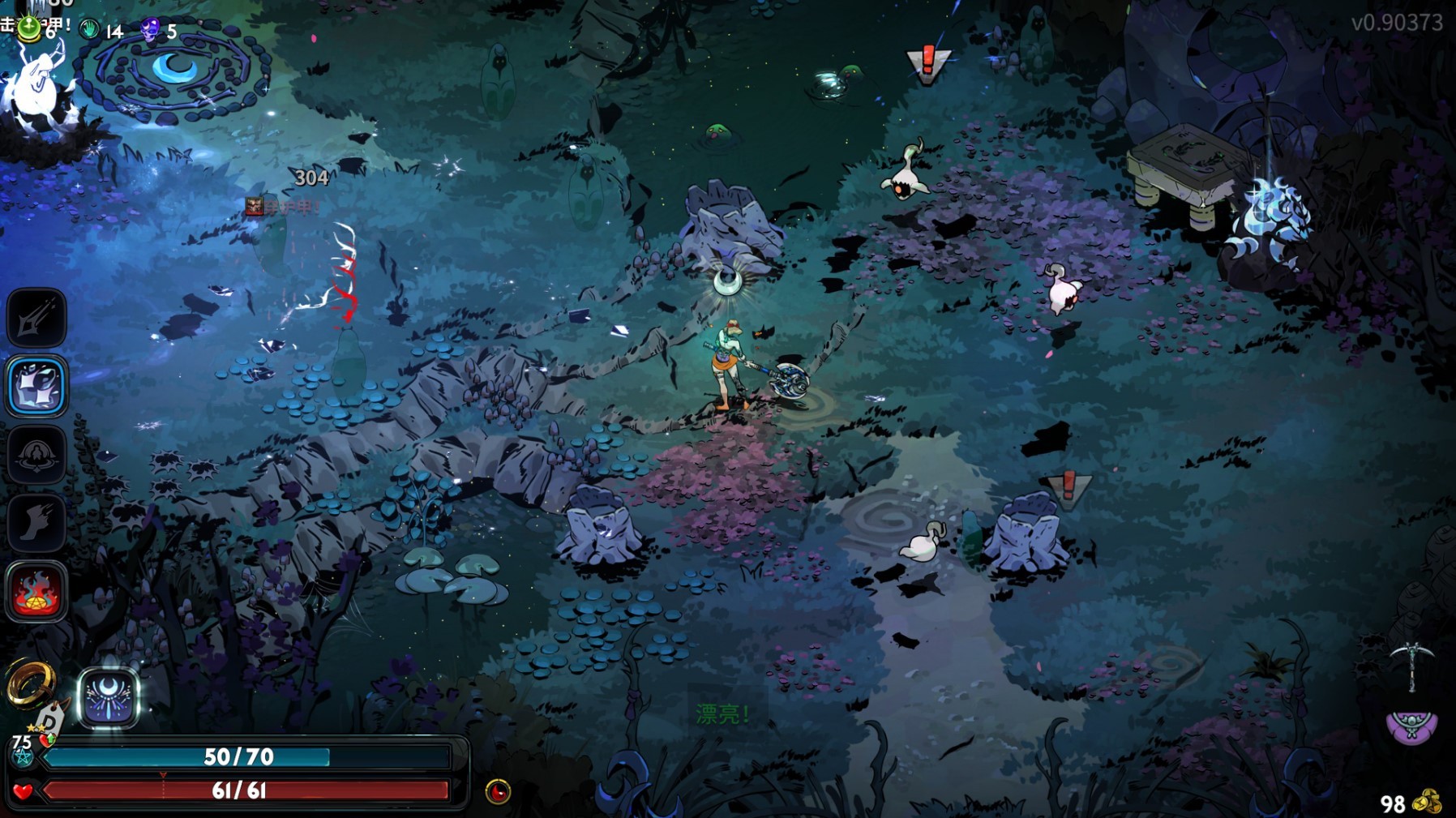The width and height of the screenshot is (1456, 818).
Task: Click the purple bag icon
Action: [x=1411, y=726]
